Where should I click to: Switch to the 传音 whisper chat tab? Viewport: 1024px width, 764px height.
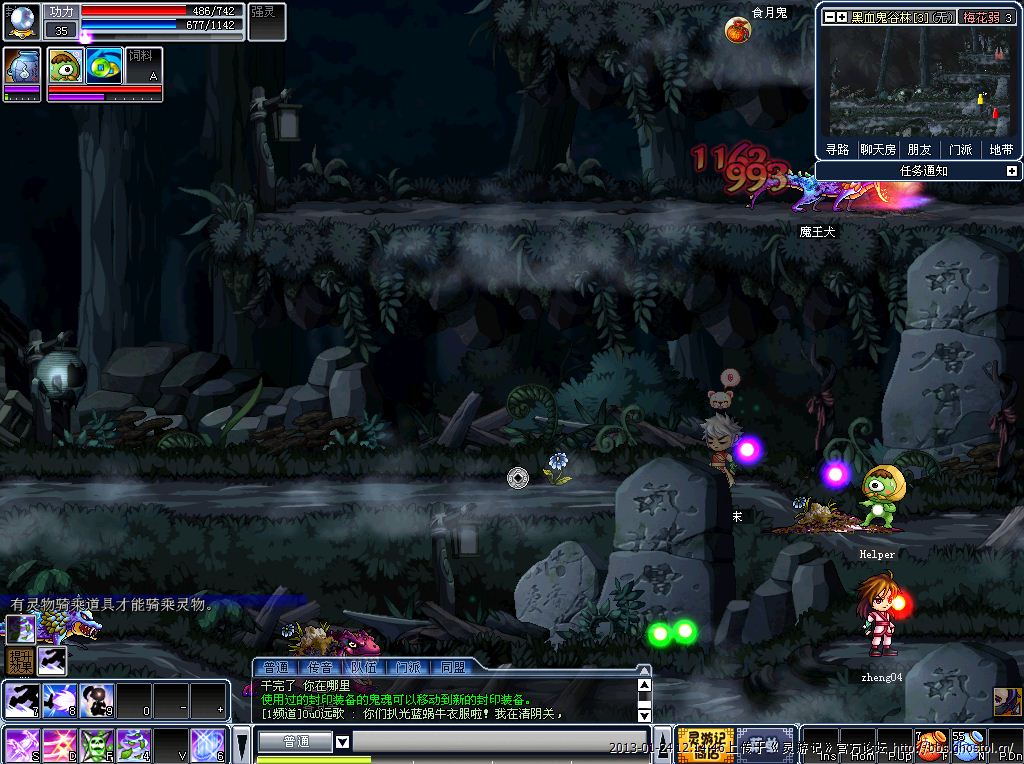pos(319,667)
